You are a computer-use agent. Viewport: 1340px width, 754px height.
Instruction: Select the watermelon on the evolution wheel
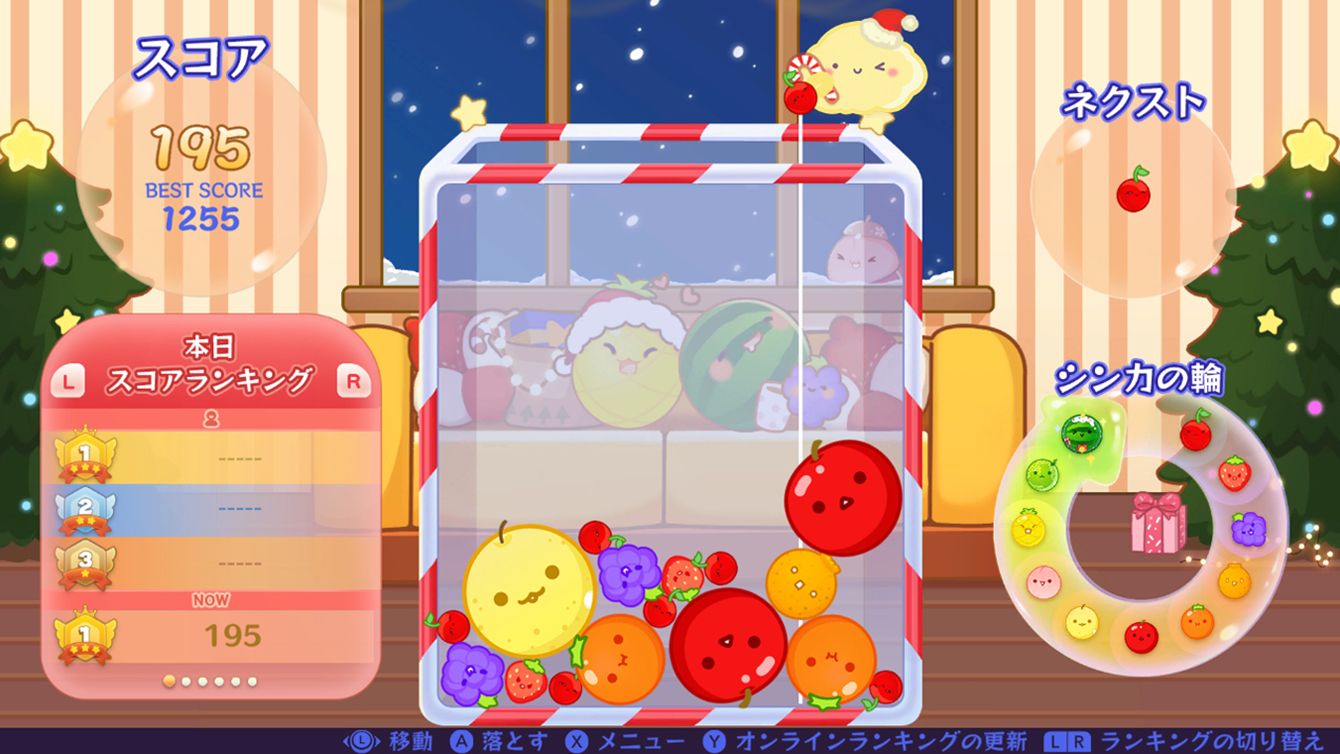[x=1081, y=433]
